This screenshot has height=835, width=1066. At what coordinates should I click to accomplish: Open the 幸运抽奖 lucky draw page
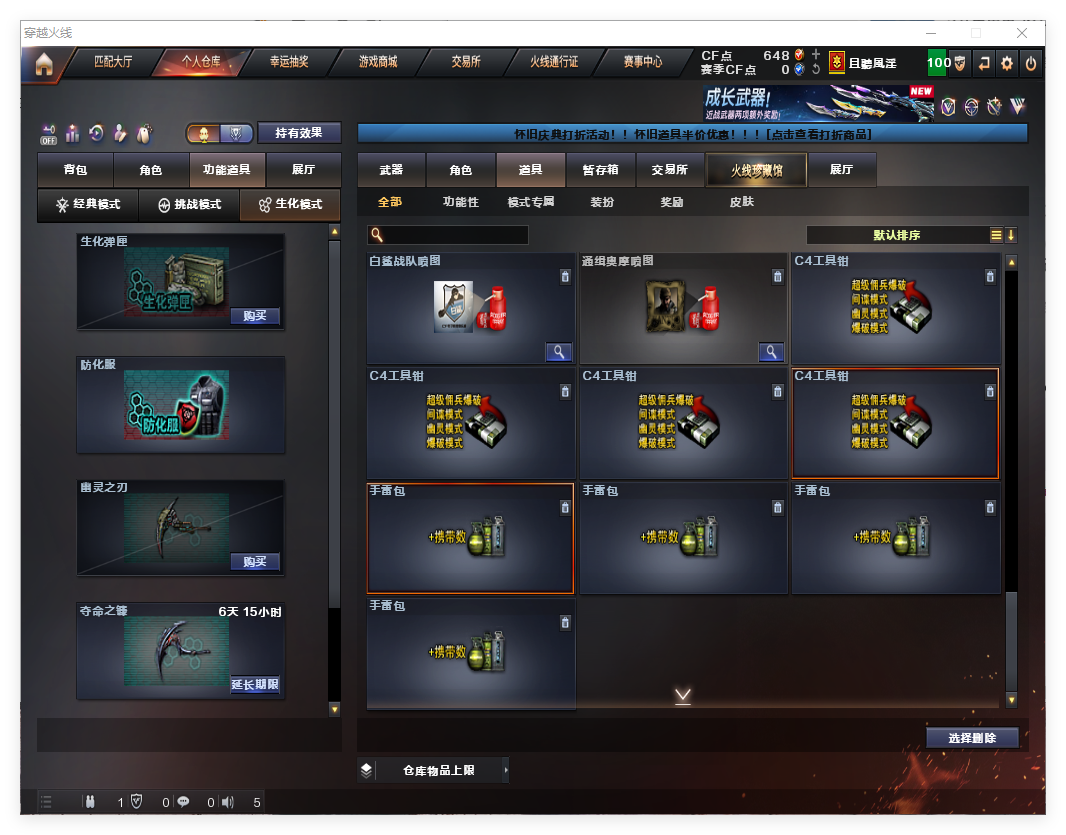289,62
